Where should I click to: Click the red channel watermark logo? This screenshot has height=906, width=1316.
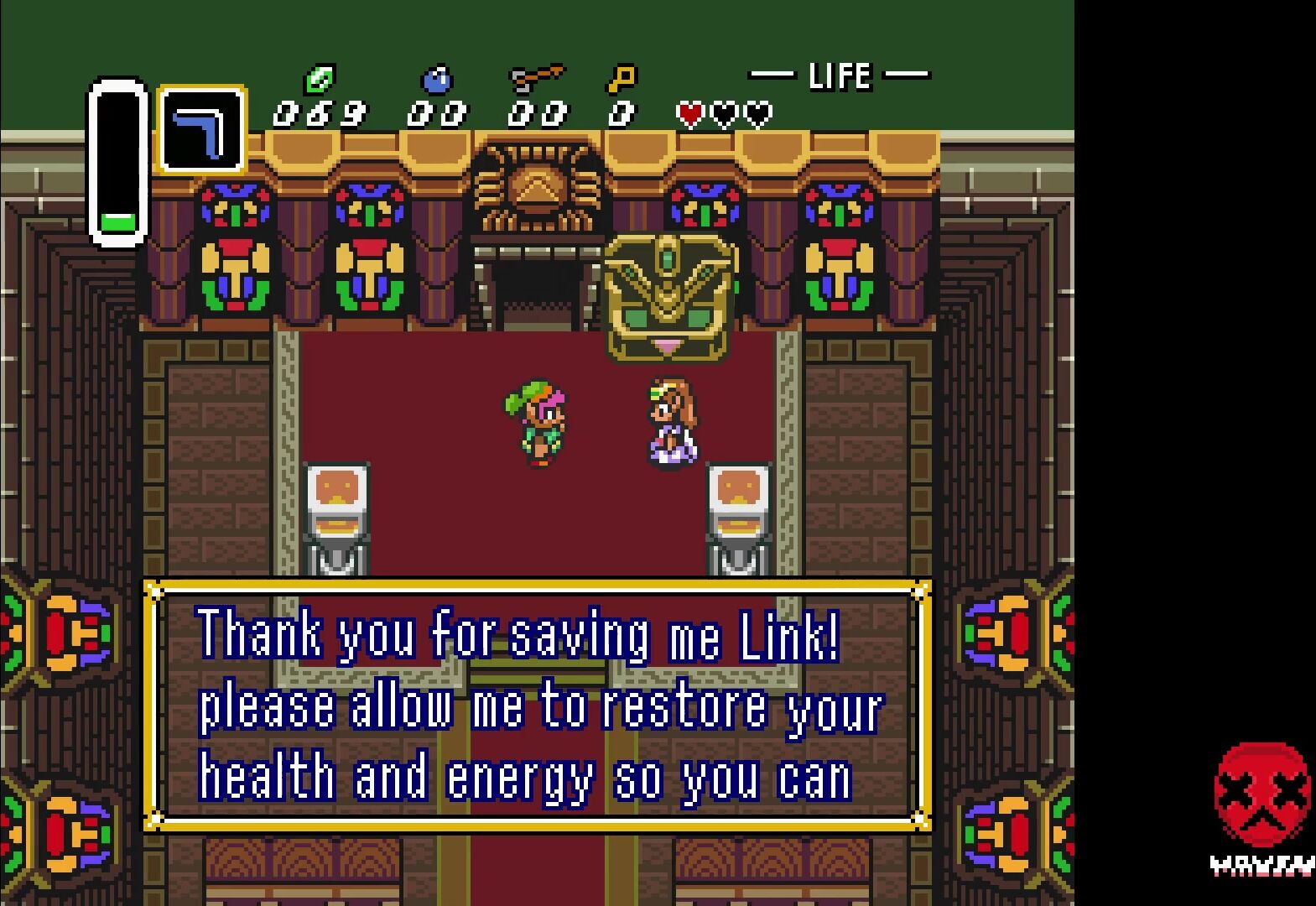[x=1261, y=794]
